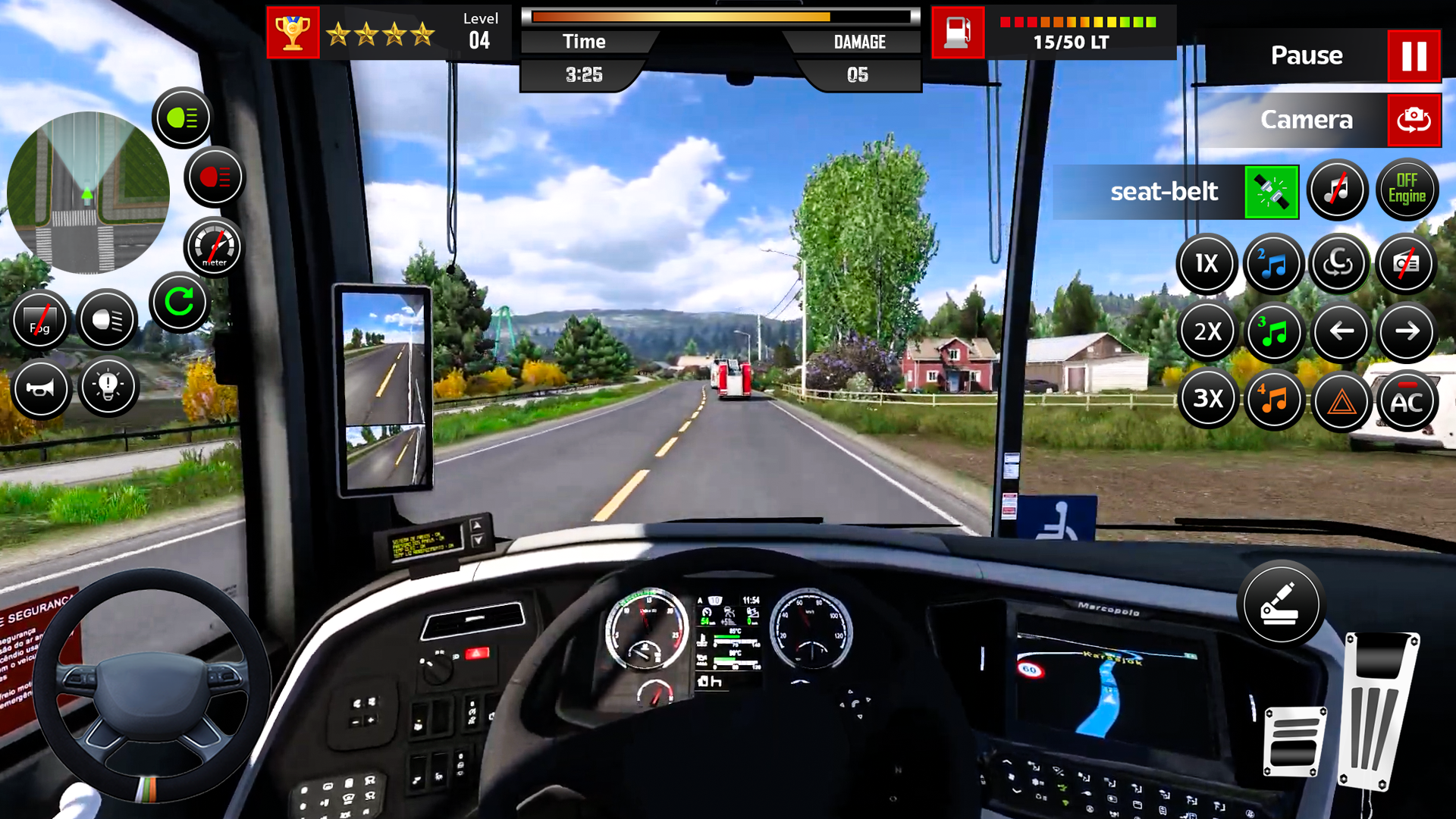Image resolution: width=1456 pixels, height=819 pixels.
Task: Unmute the music note button
Action: click(1337, 190)
